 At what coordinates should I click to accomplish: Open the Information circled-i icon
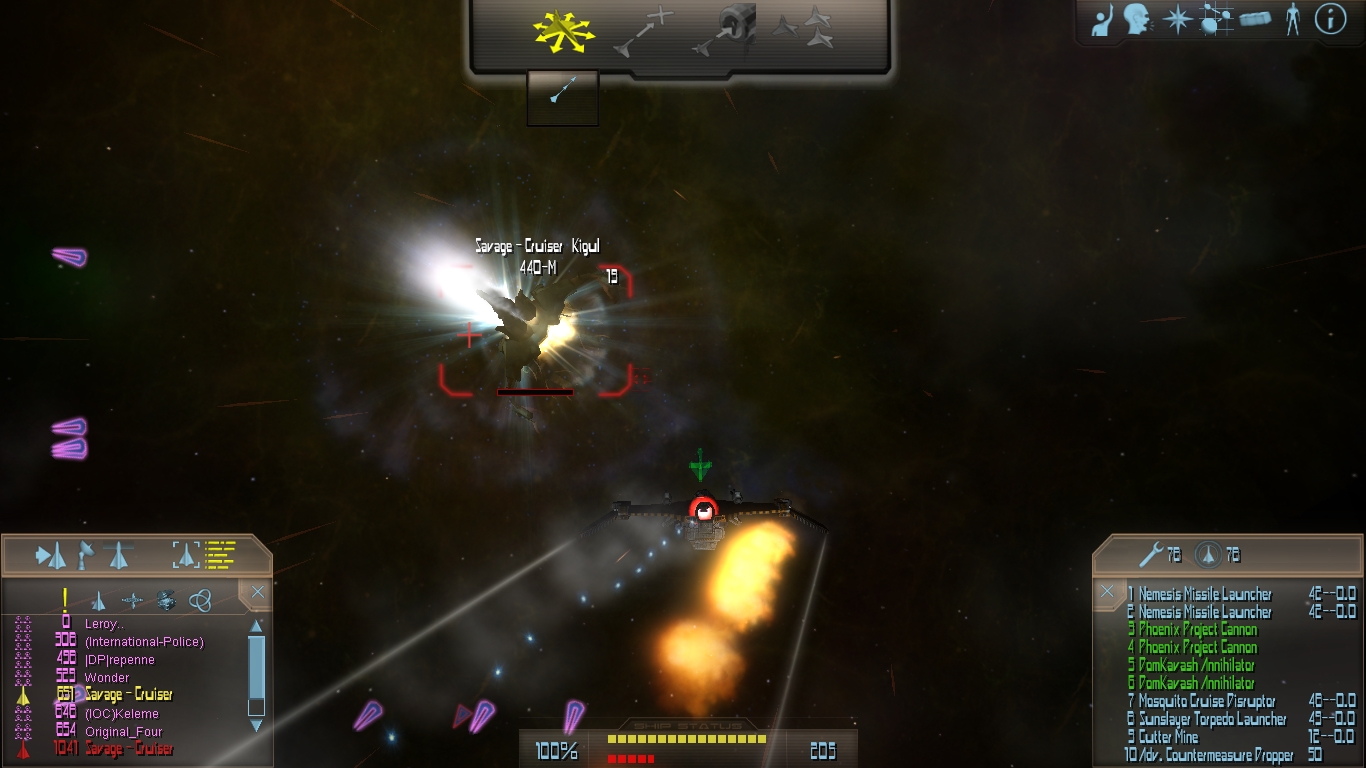point(1330,19)
